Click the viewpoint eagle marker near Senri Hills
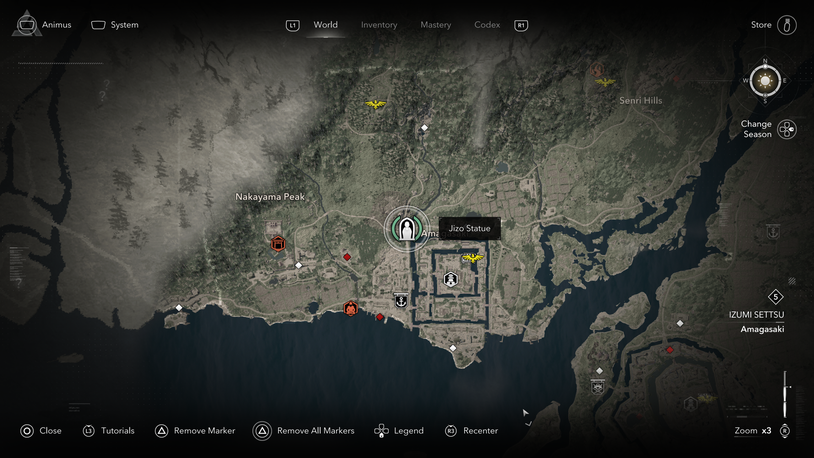The image size is (814, 458). (603, 82)
